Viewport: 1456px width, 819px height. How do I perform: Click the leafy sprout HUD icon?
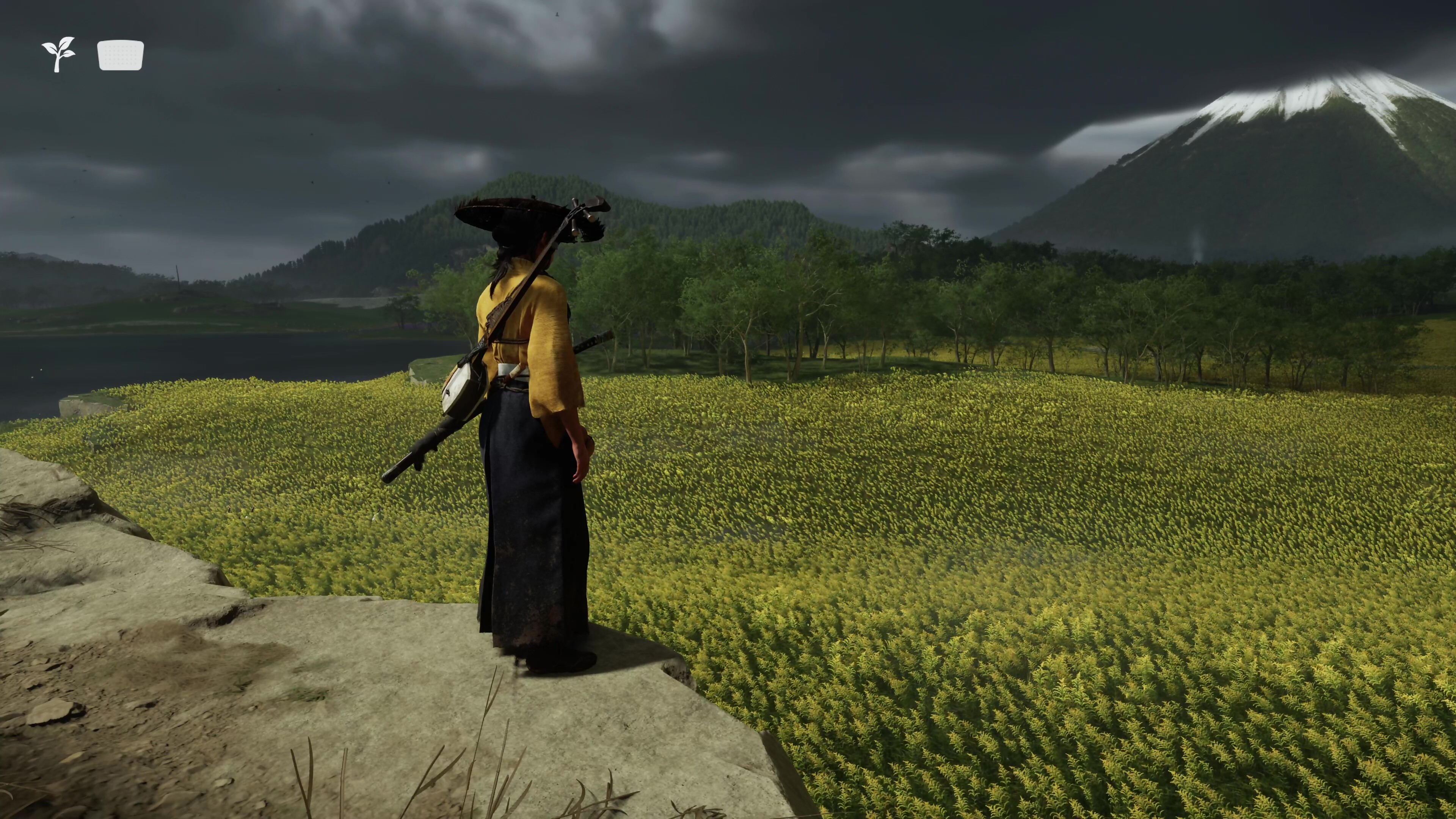tap(58, 54)
